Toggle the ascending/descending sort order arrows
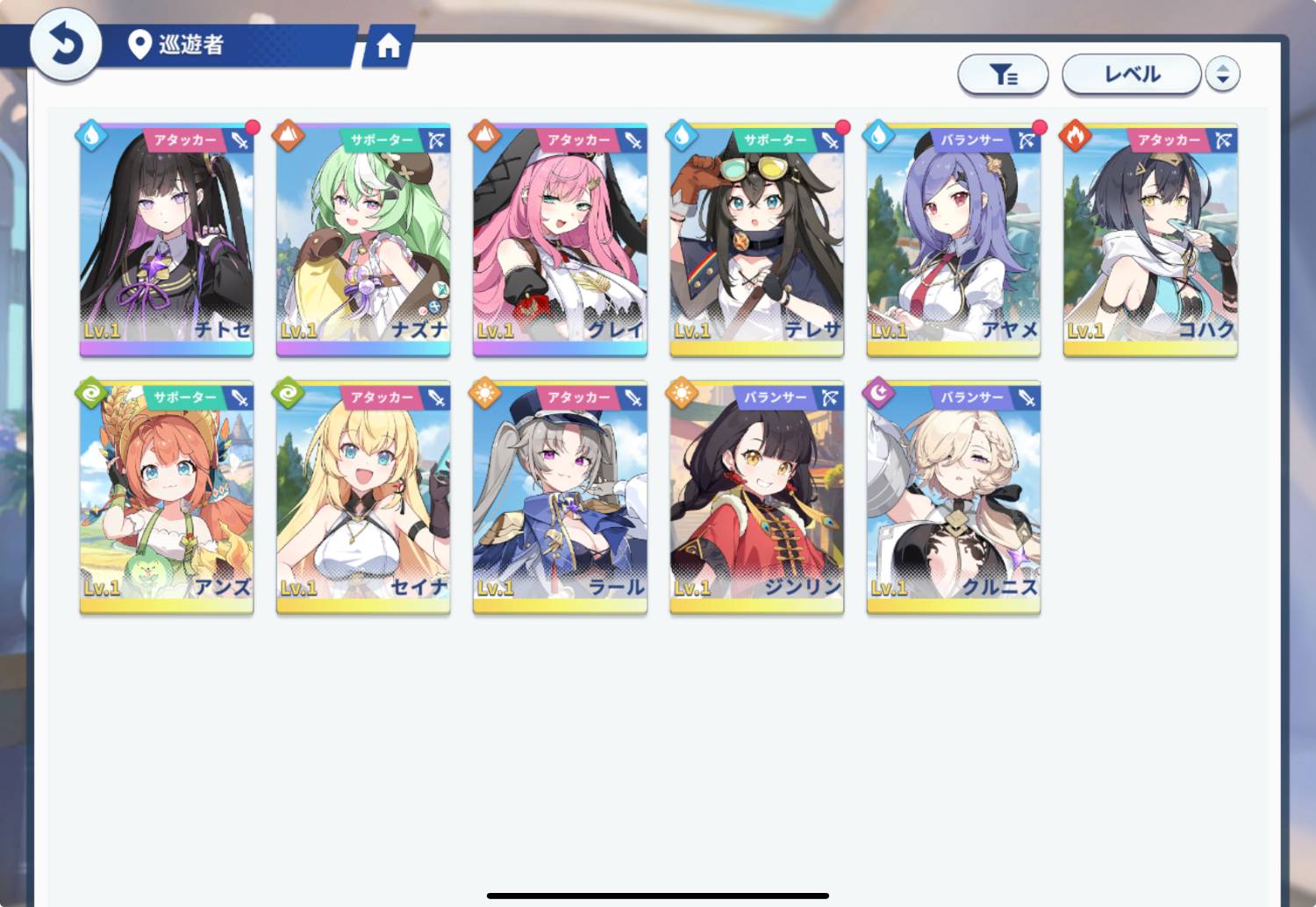The width and height of the screenshot is (1316, 907). coord(1222,75)
